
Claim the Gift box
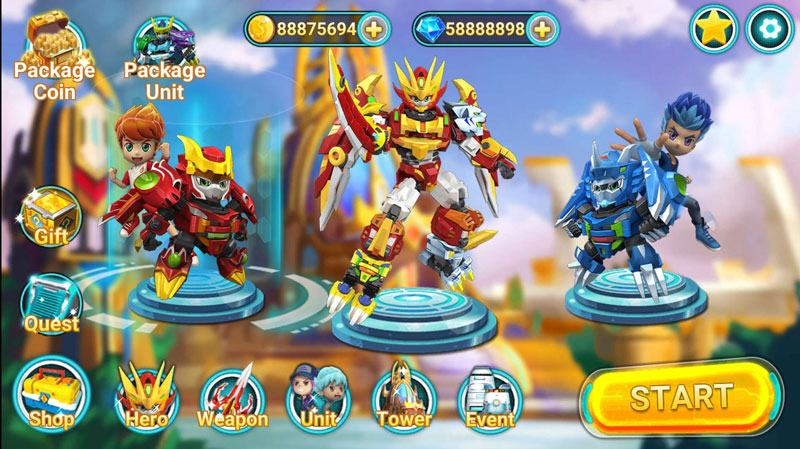pos(51,217)
